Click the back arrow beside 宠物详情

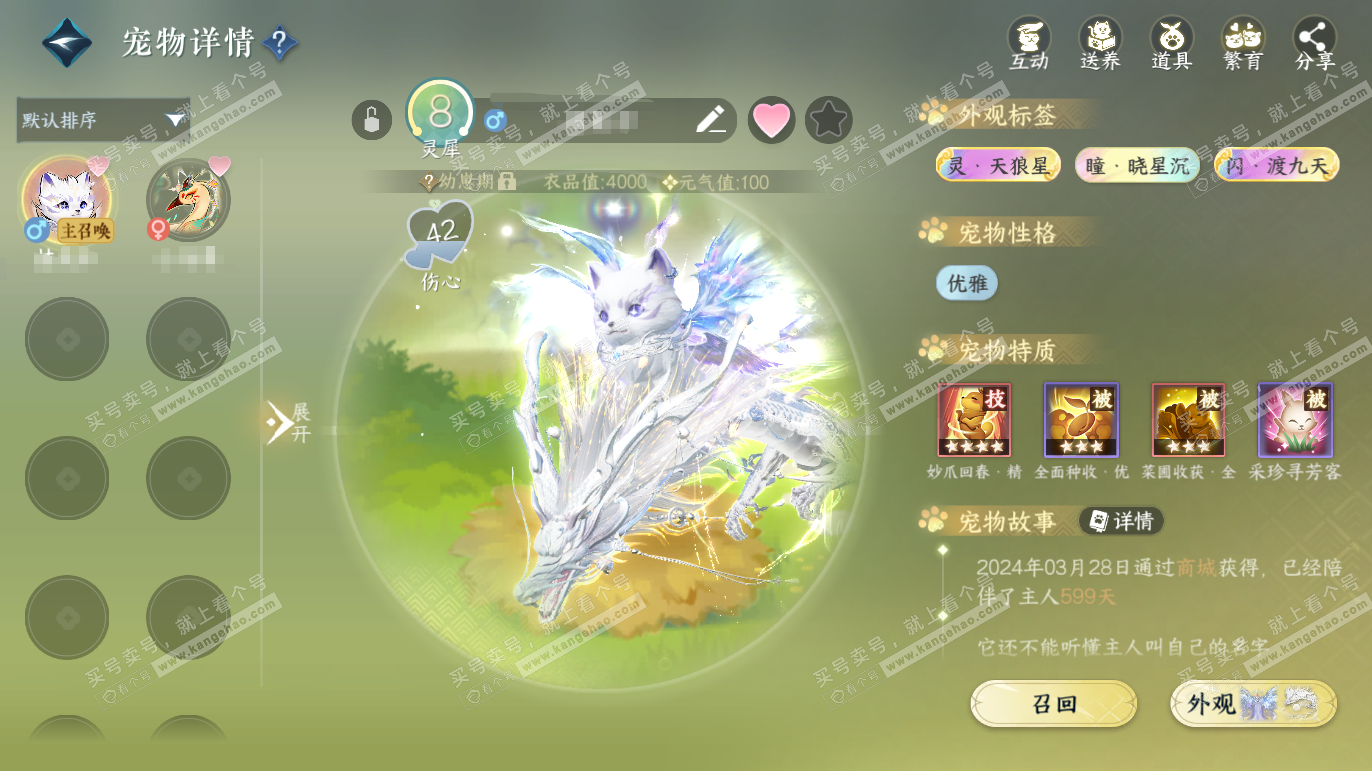pos(66,43)
